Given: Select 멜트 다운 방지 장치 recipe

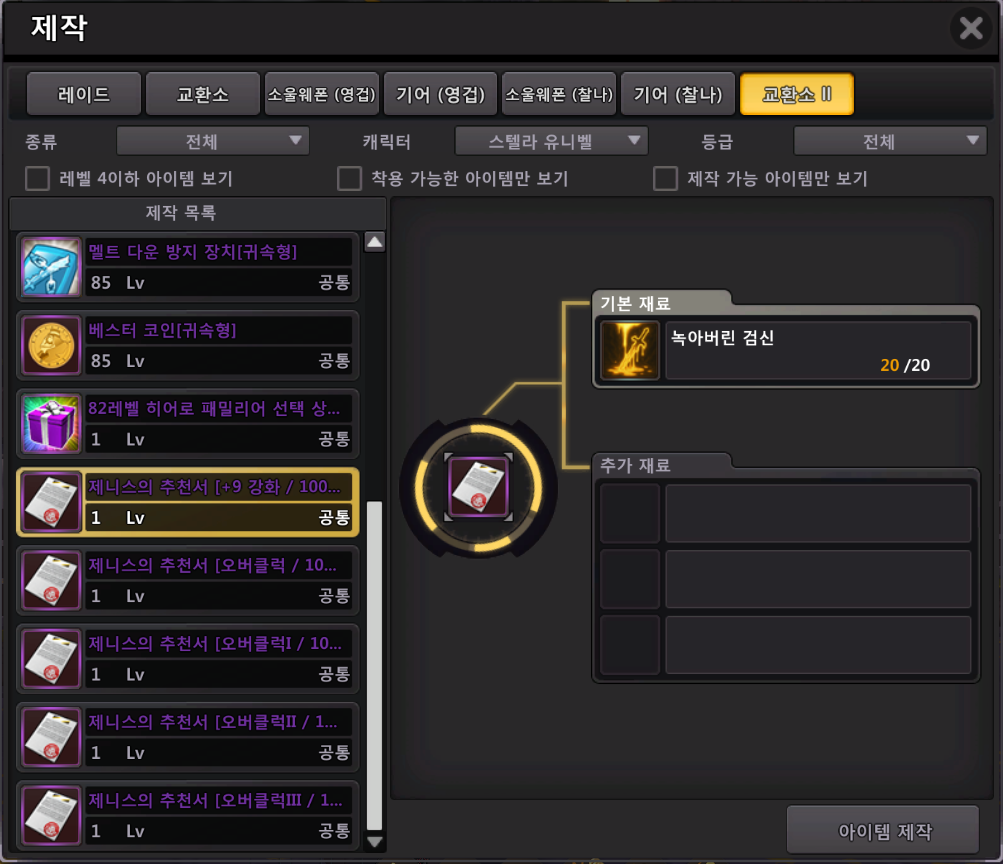Looking at the screenshot, I should coord(188,267).
